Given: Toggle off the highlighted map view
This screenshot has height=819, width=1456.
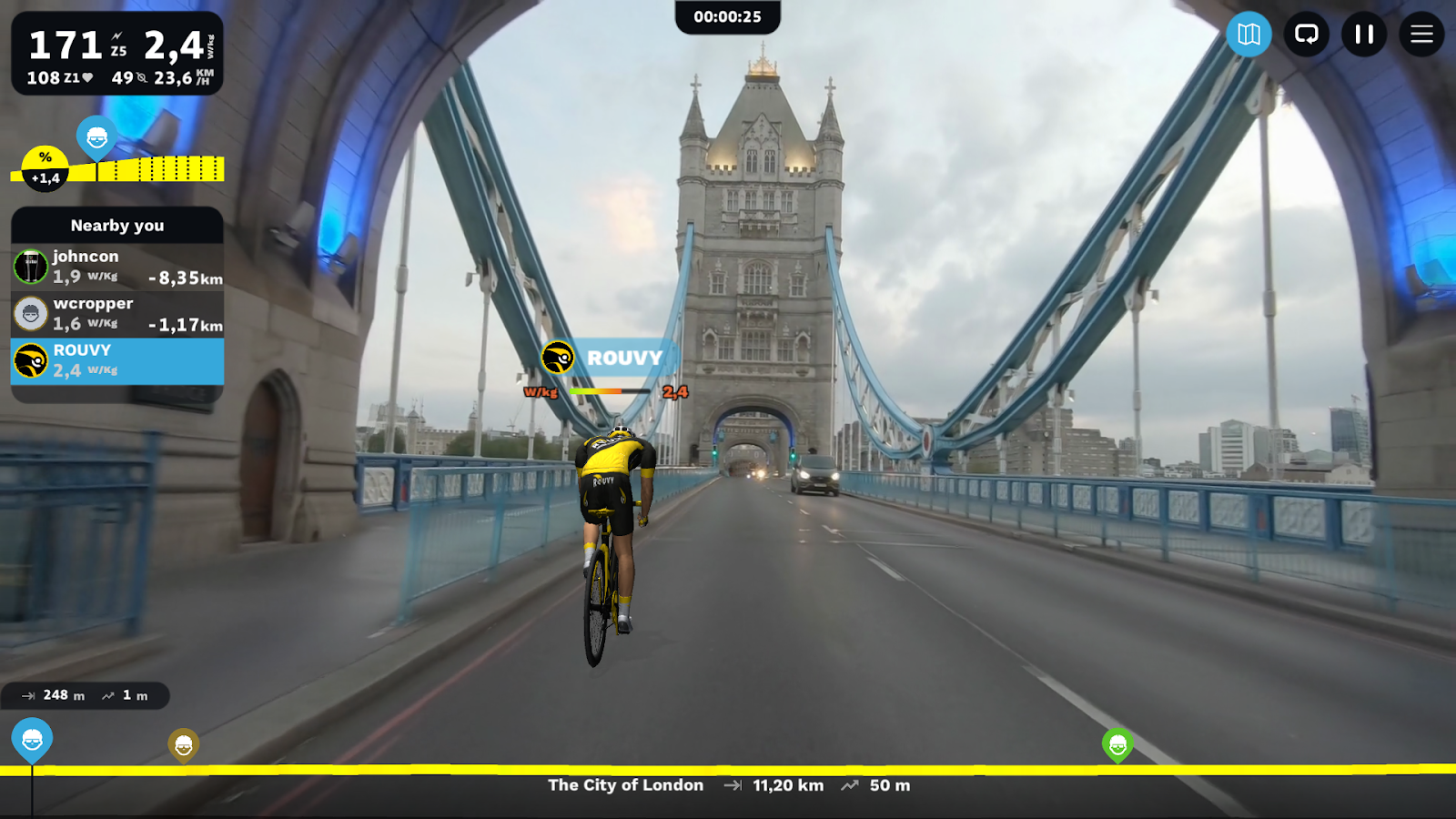Looking at the screenshot, I should [x=1248, y=35].
